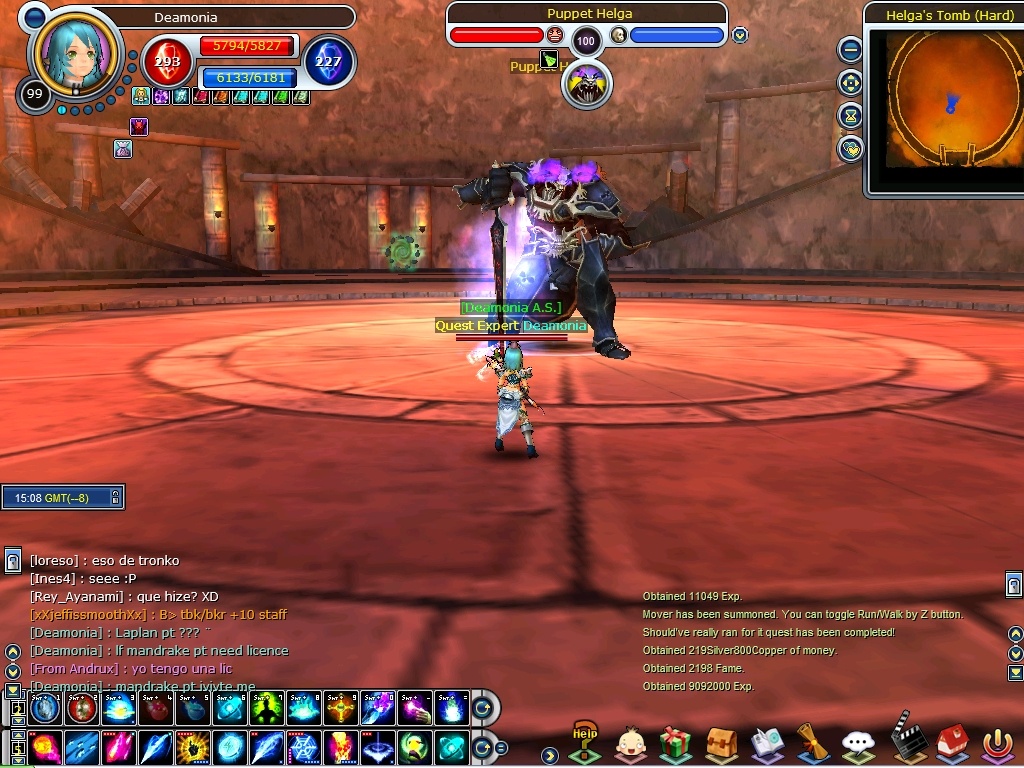Viewport: 1024px width, 768px height.
Task: Click the film clapperboard icon
Action: 905,741
